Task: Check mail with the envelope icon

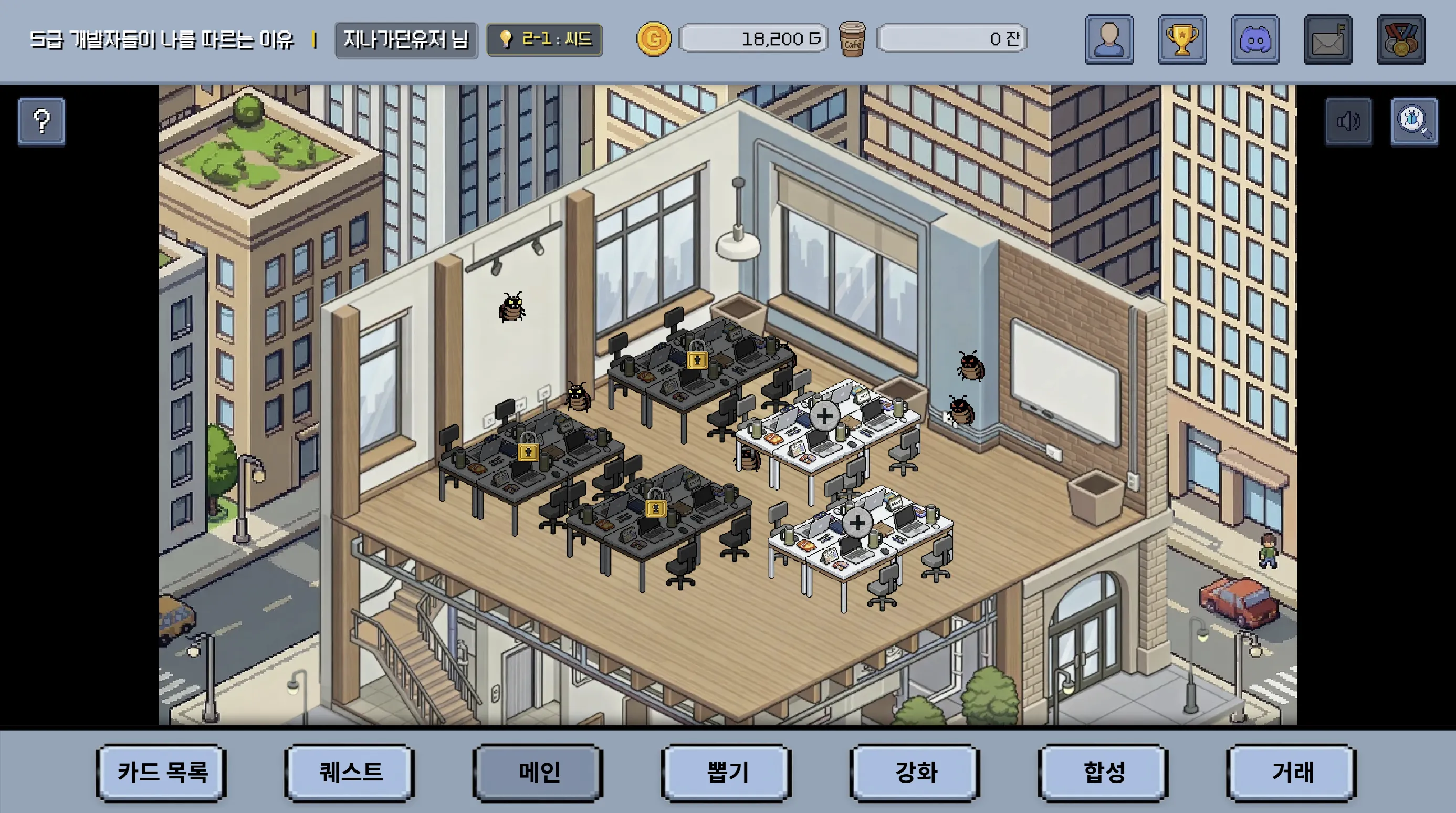Action: [1327, 39]
